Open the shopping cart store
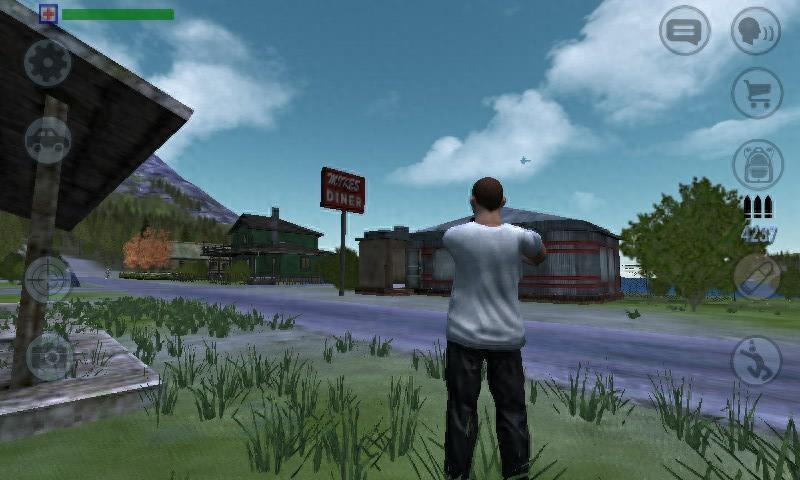This screenshot has height=480, width=800. 756,93
